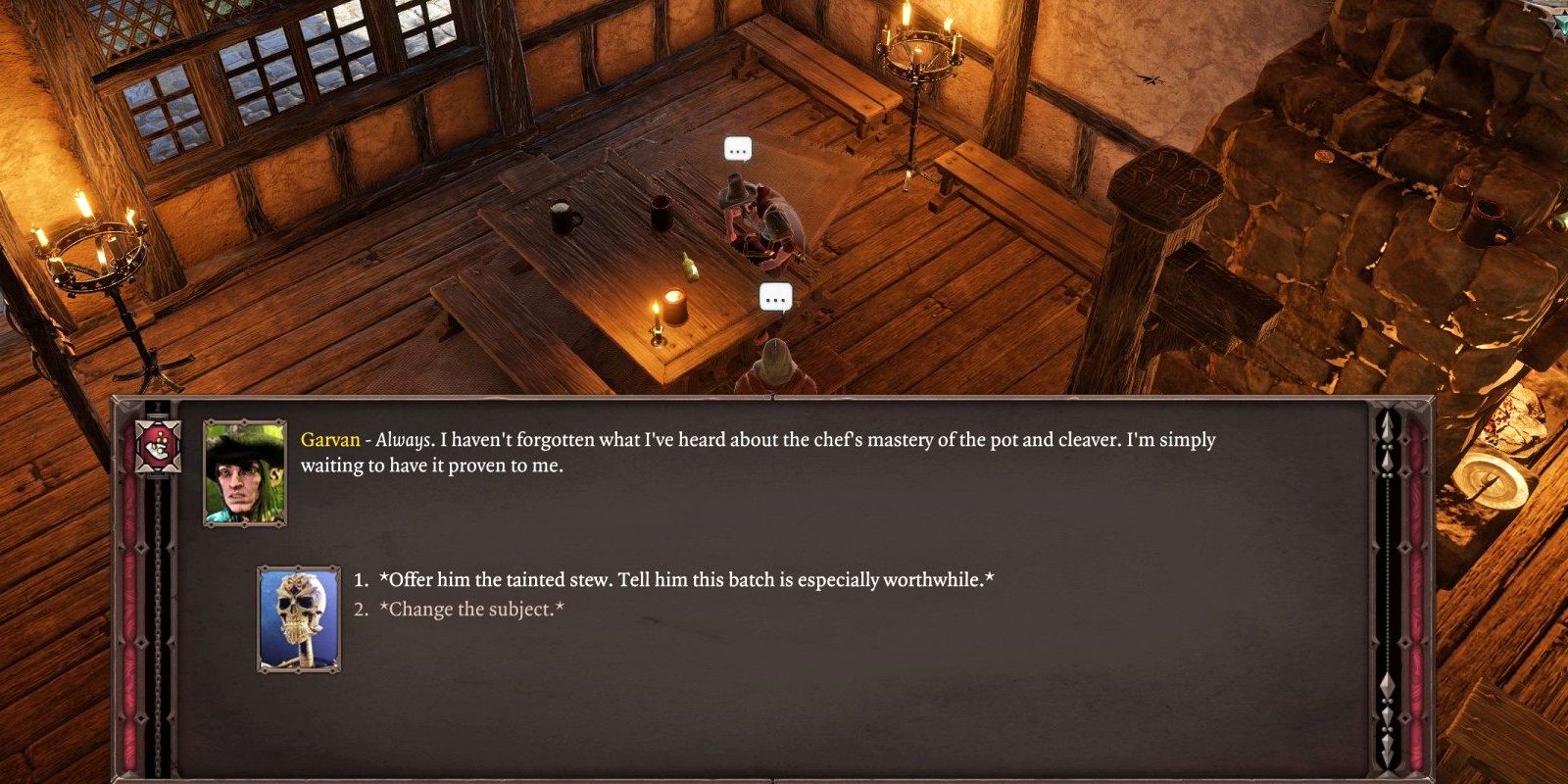
Task: Click the yellow Garvan name label
Action: tap(330, 440)
